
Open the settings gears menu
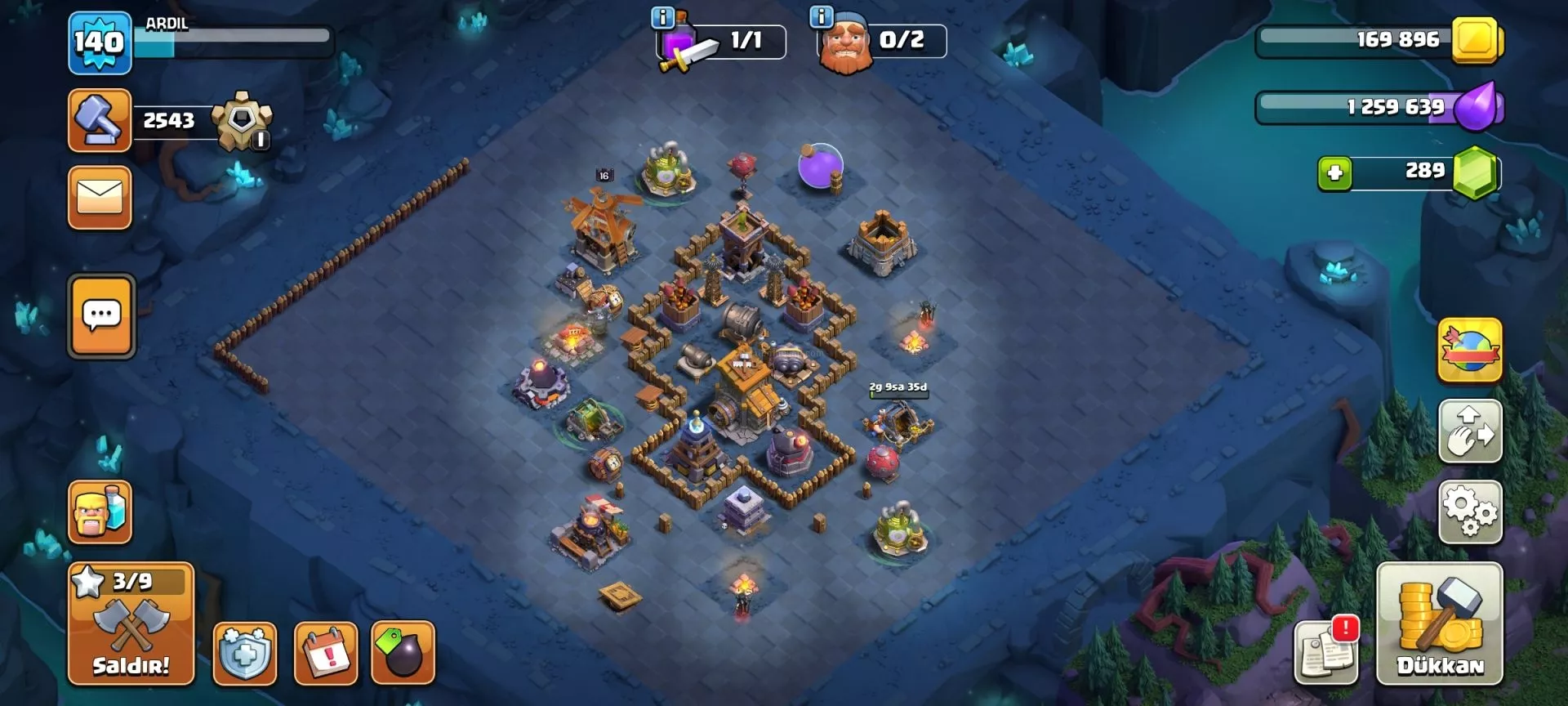pos(1469,512)
